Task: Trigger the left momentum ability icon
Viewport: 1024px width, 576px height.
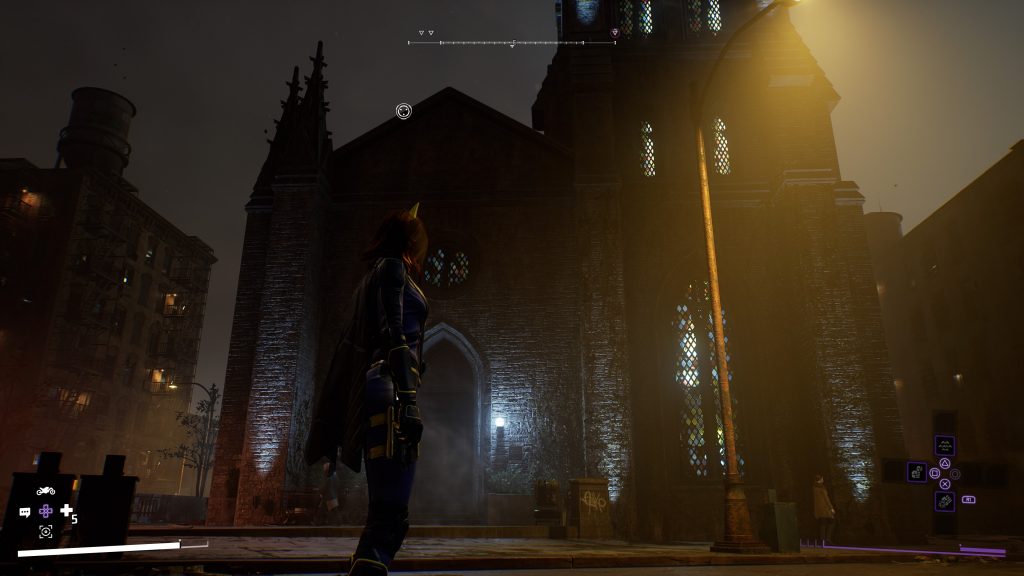Action: click(917, 471)
